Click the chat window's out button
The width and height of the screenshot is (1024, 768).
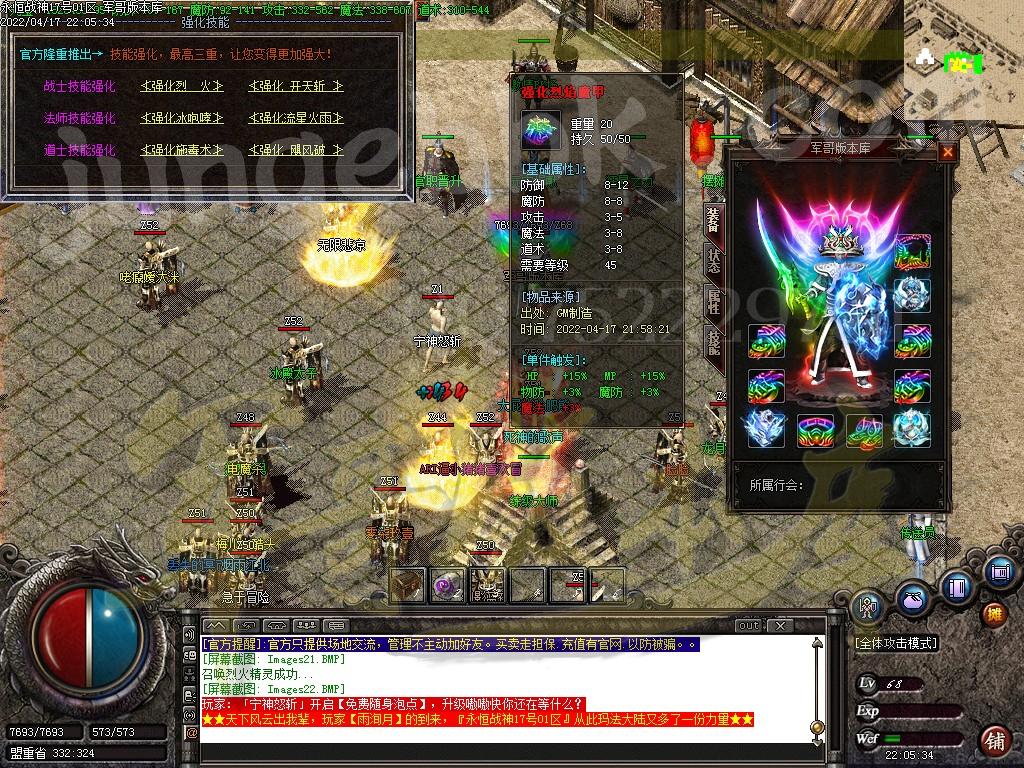tap(748, 626)
